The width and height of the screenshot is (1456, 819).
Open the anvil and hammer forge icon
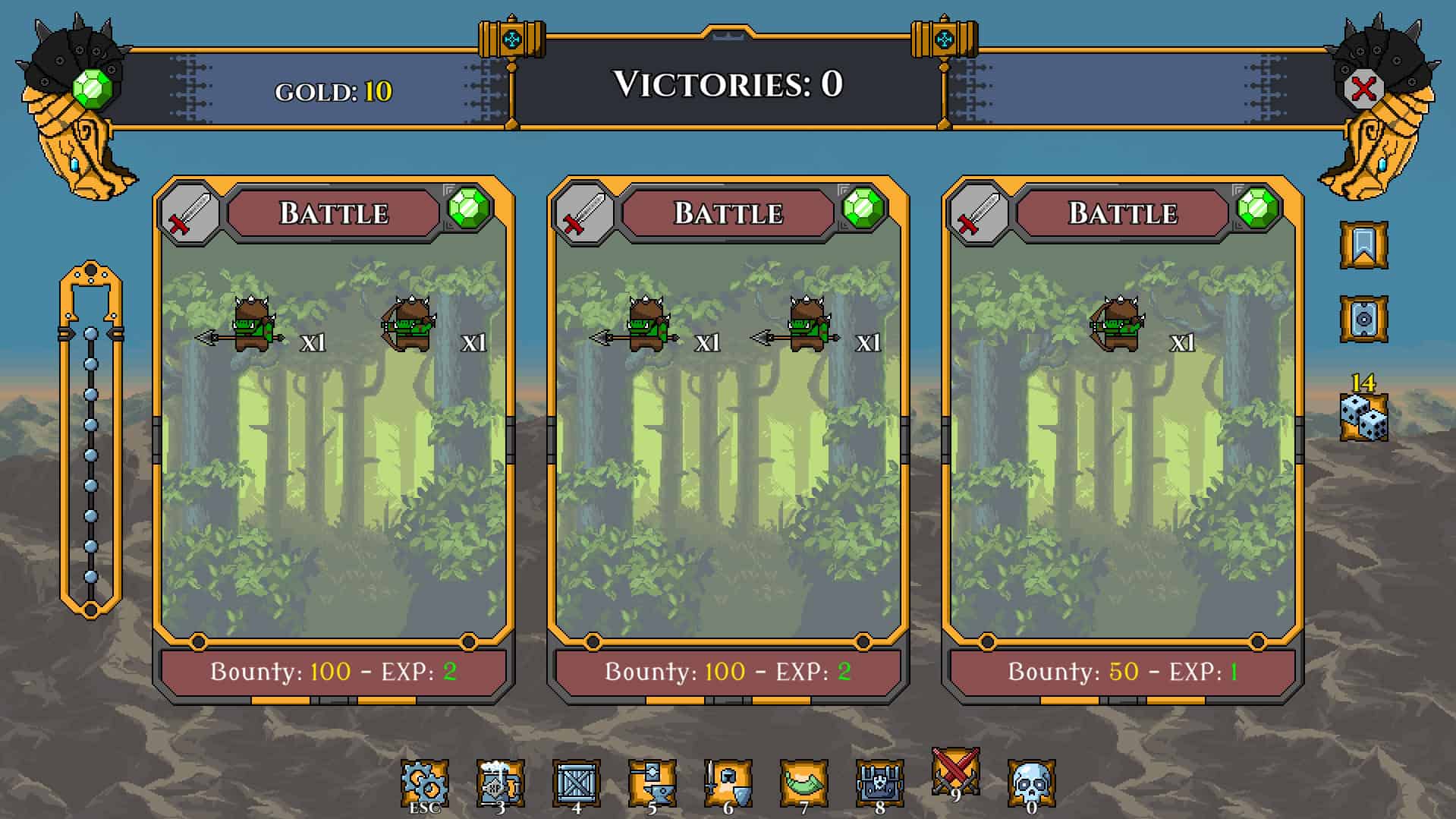pyautogui.click(x=652, y=783)
